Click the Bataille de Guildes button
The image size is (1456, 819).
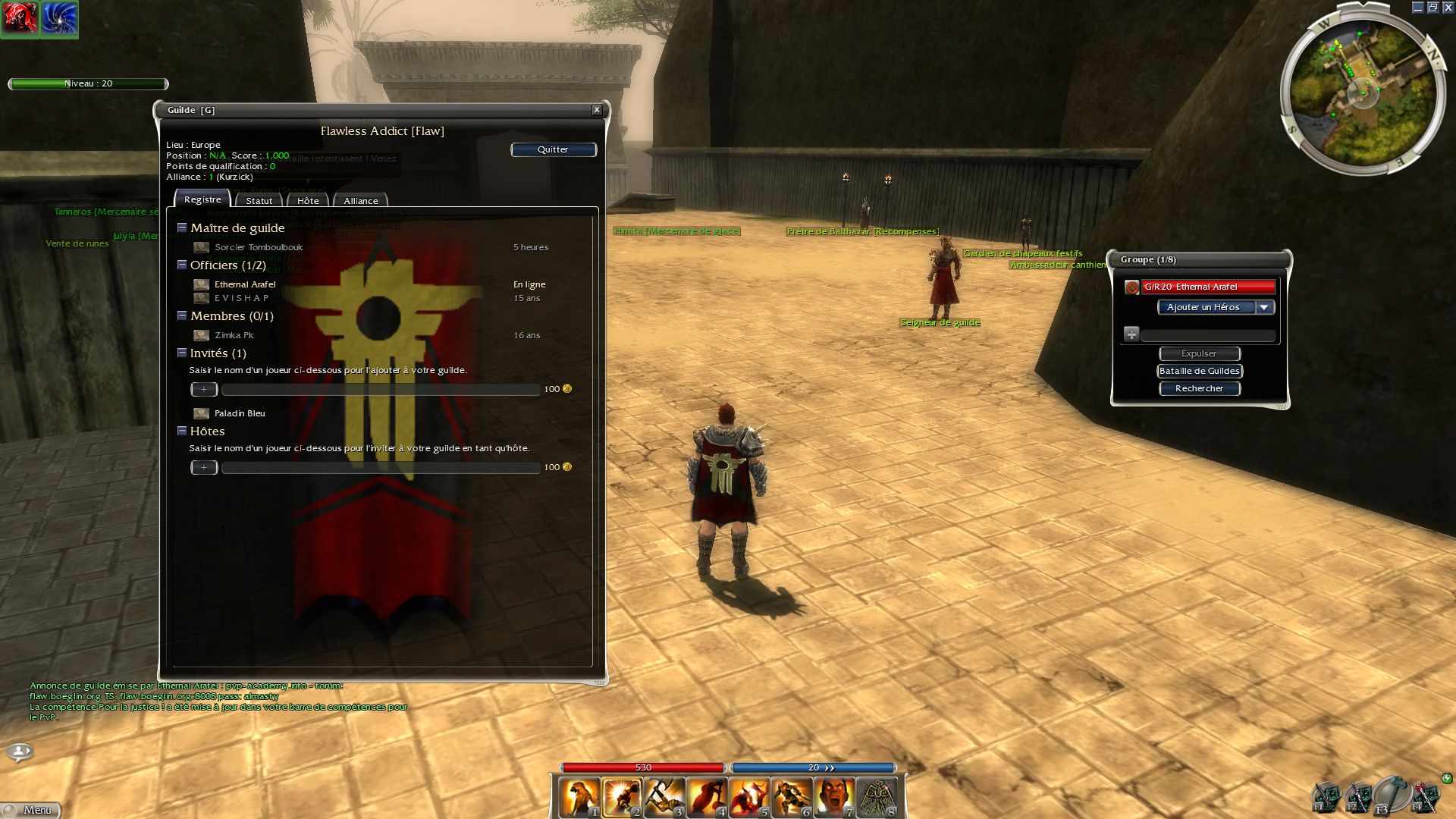point(1199,371)
